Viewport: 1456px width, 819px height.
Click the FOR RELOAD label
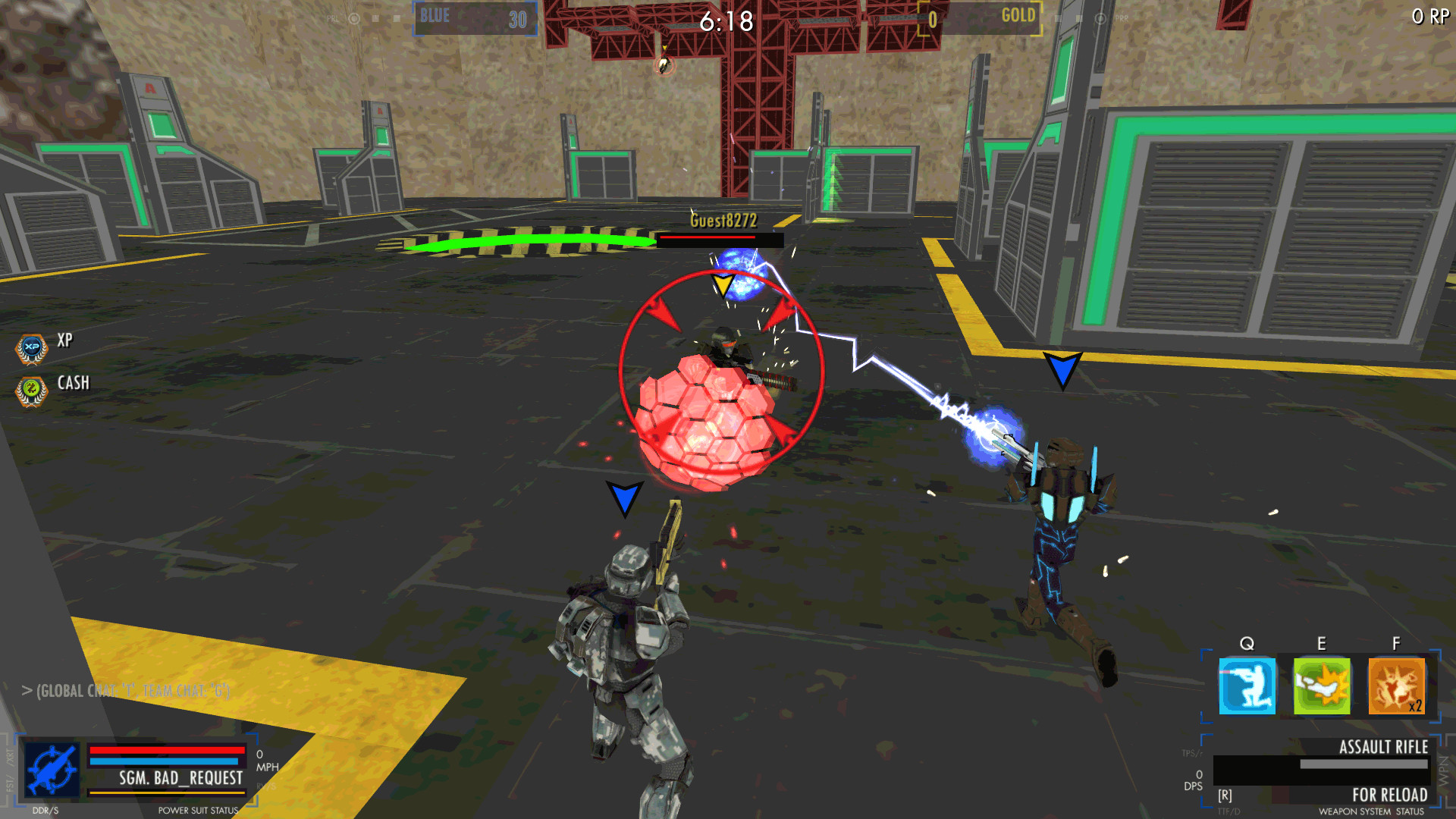tap(1392, 795)
